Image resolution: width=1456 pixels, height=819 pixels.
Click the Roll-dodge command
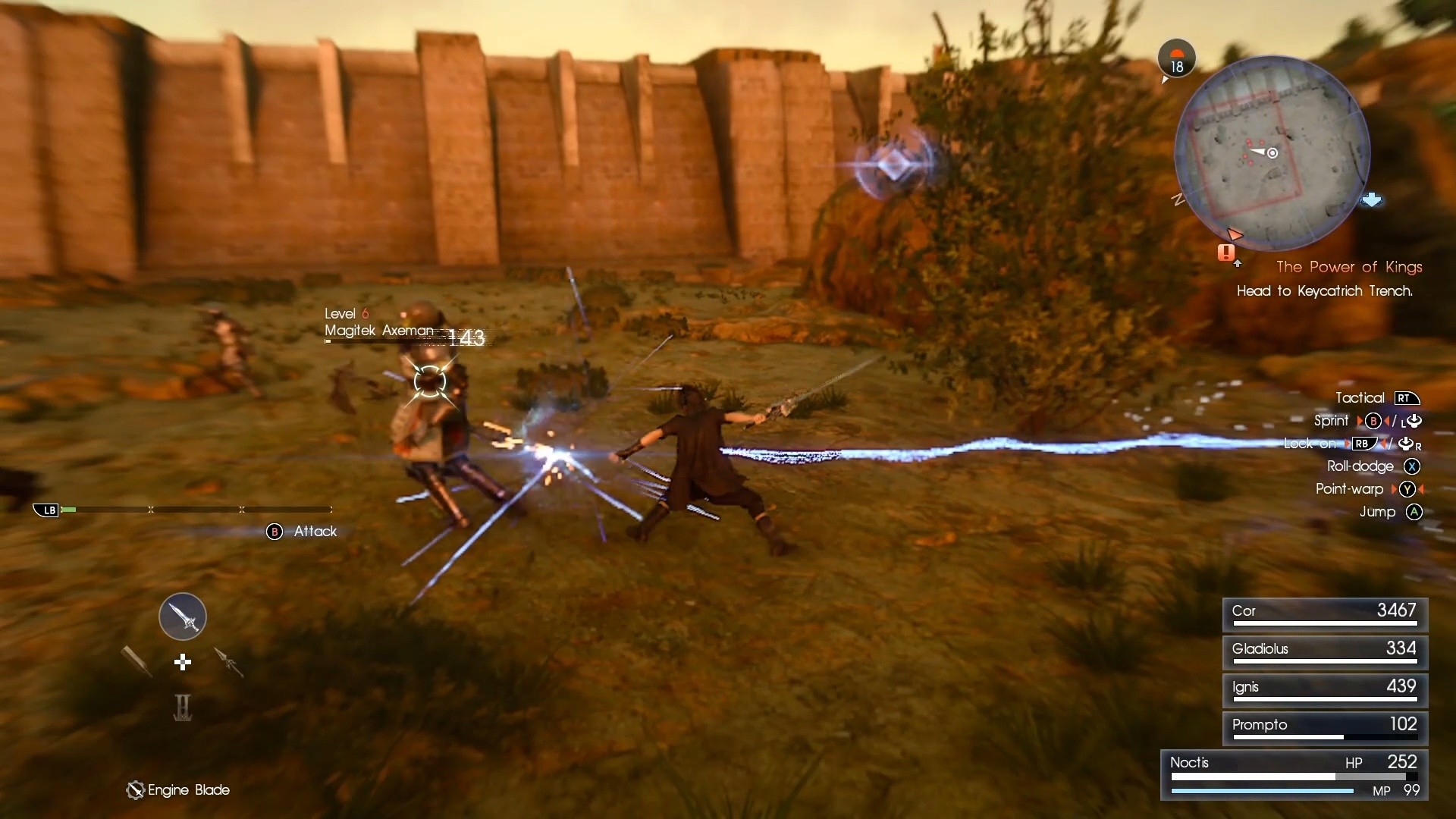pyautogui.click(x=1362, y=466)
